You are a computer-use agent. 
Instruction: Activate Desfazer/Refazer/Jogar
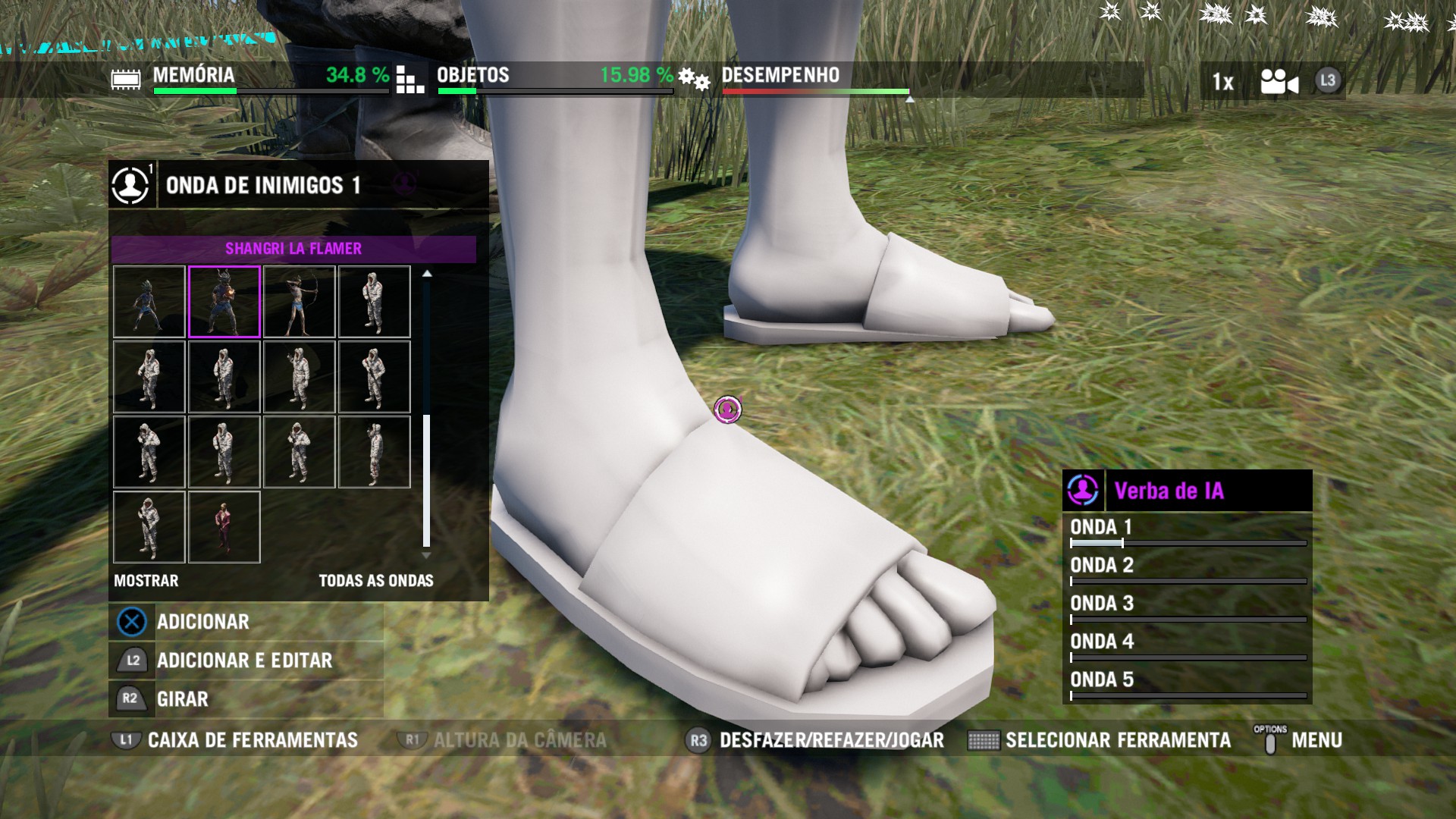point(830,740)
